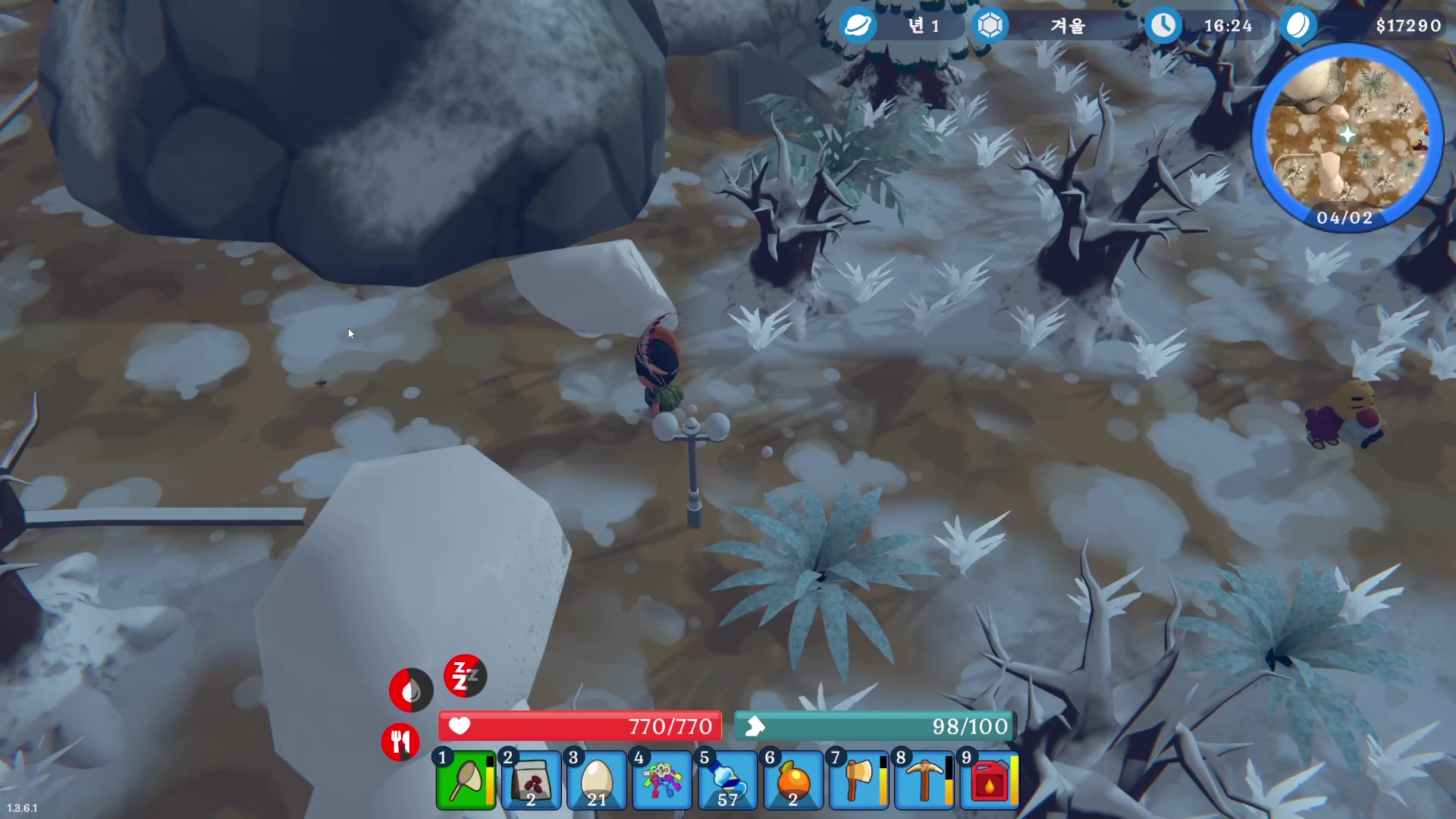Equip the axe from the hotbar

point(858,780)
